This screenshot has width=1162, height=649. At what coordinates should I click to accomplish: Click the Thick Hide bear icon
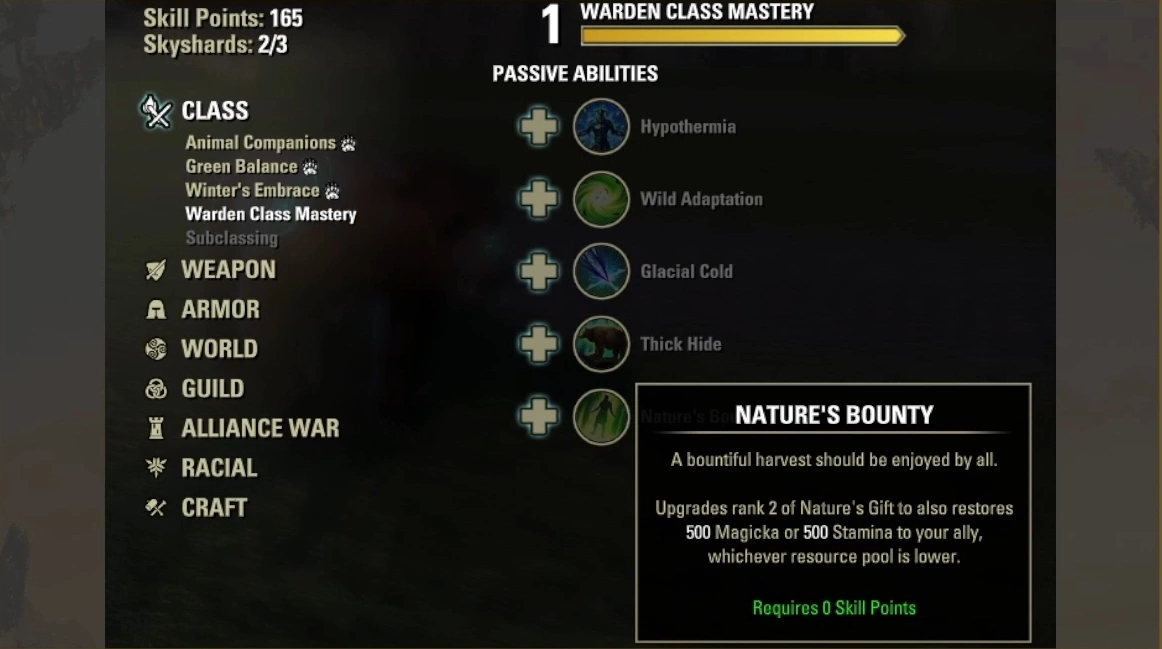[601, 344]
